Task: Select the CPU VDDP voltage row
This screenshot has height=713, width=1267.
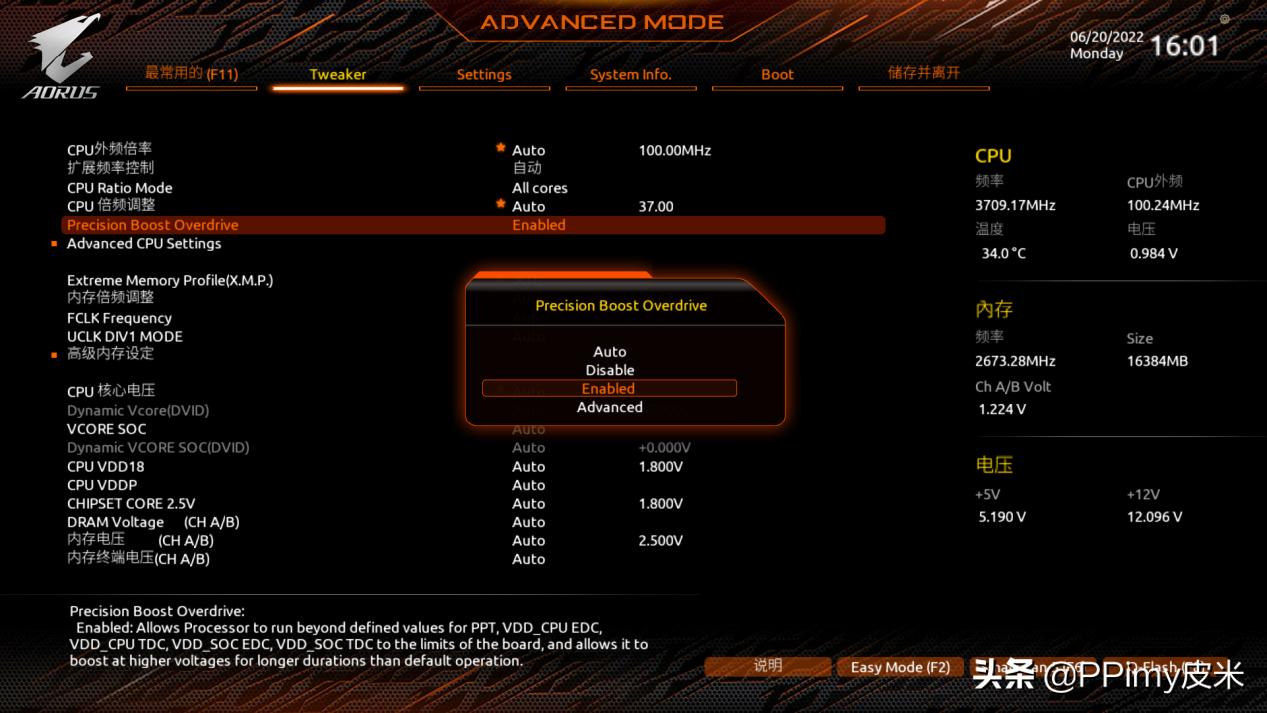Action: [x=102, y=485]
